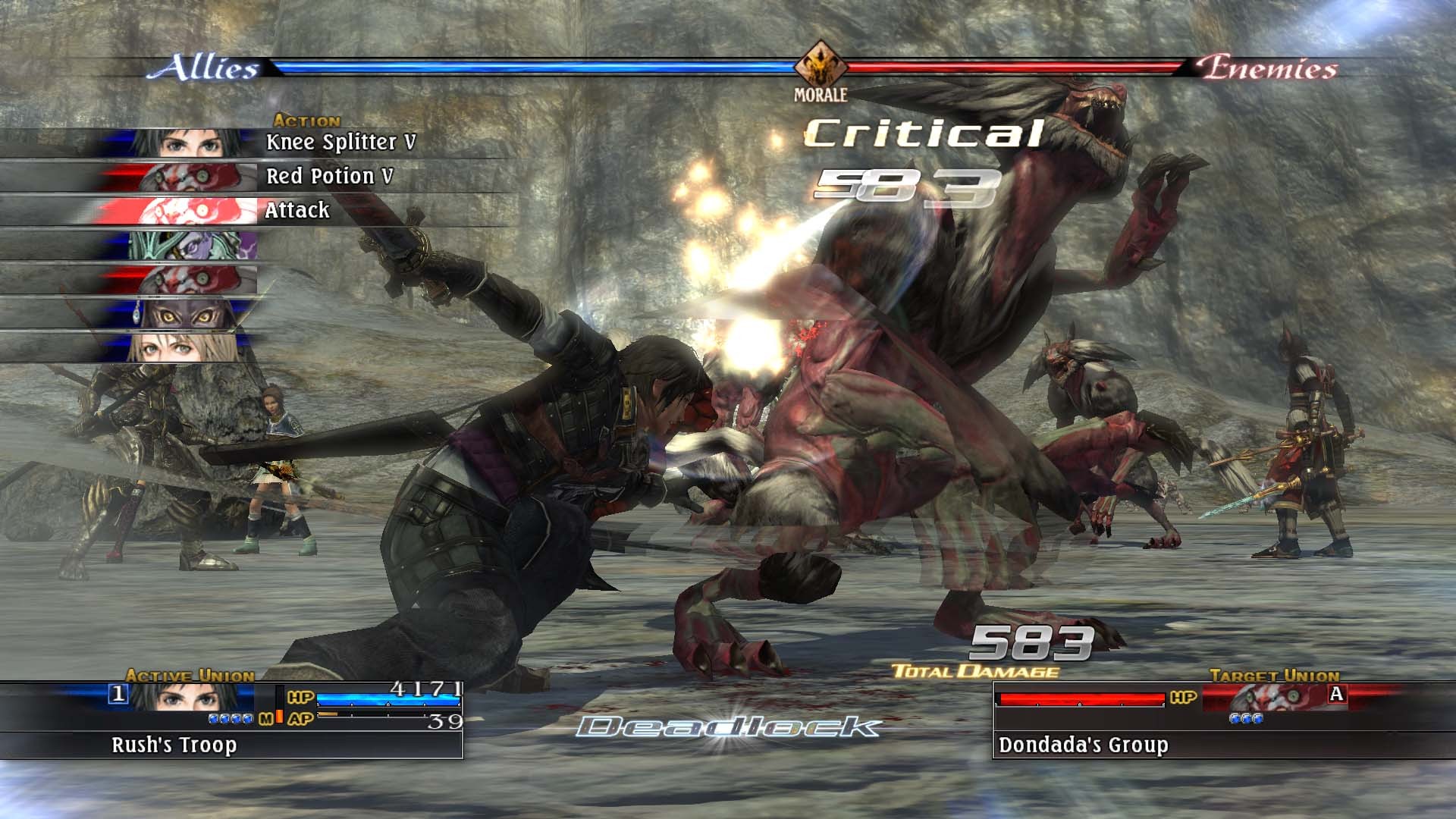Toggle the A rank marker on Target Union
This screenshot has height=819, width=1456.
coord(1336,693)
